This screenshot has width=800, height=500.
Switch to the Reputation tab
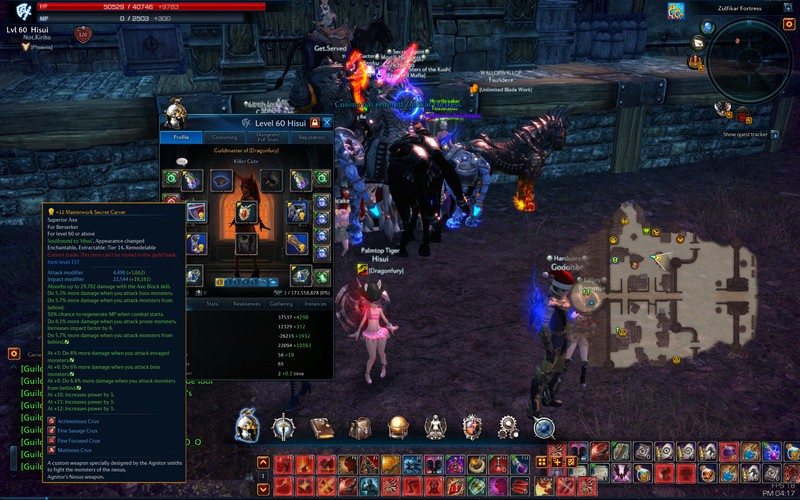[x=310, y=137]
